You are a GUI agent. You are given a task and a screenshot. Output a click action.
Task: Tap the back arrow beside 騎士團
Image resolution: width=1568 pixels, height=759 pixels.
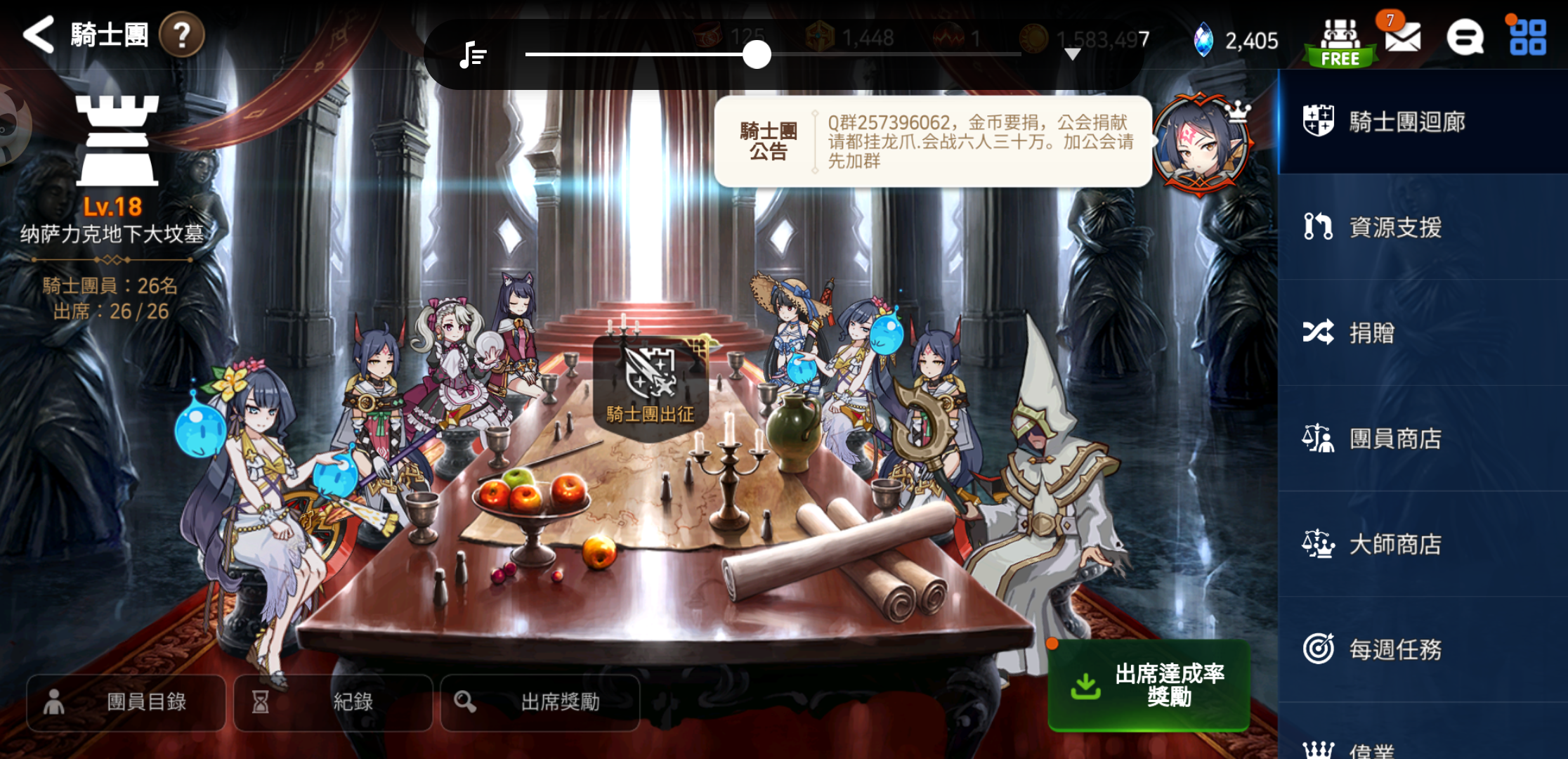39,35
